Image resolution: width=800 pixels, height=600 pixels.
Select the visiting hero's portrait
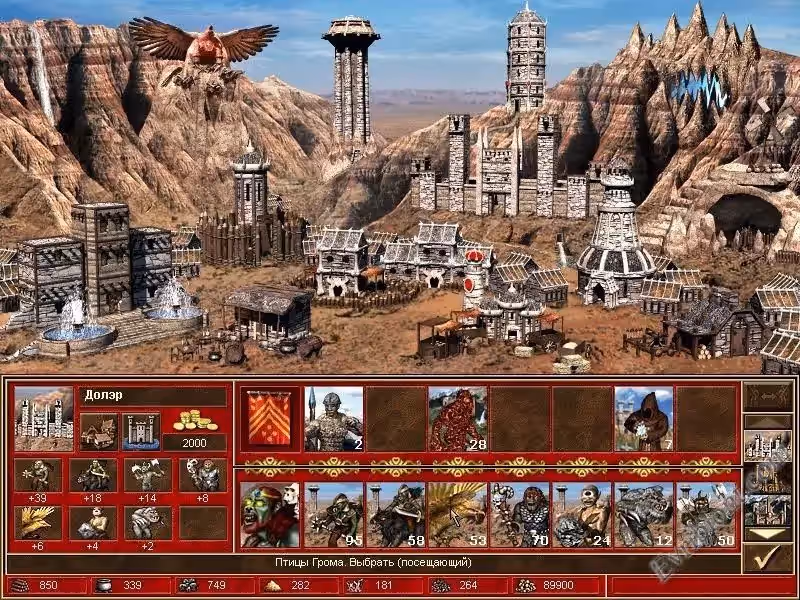[270, 514]
